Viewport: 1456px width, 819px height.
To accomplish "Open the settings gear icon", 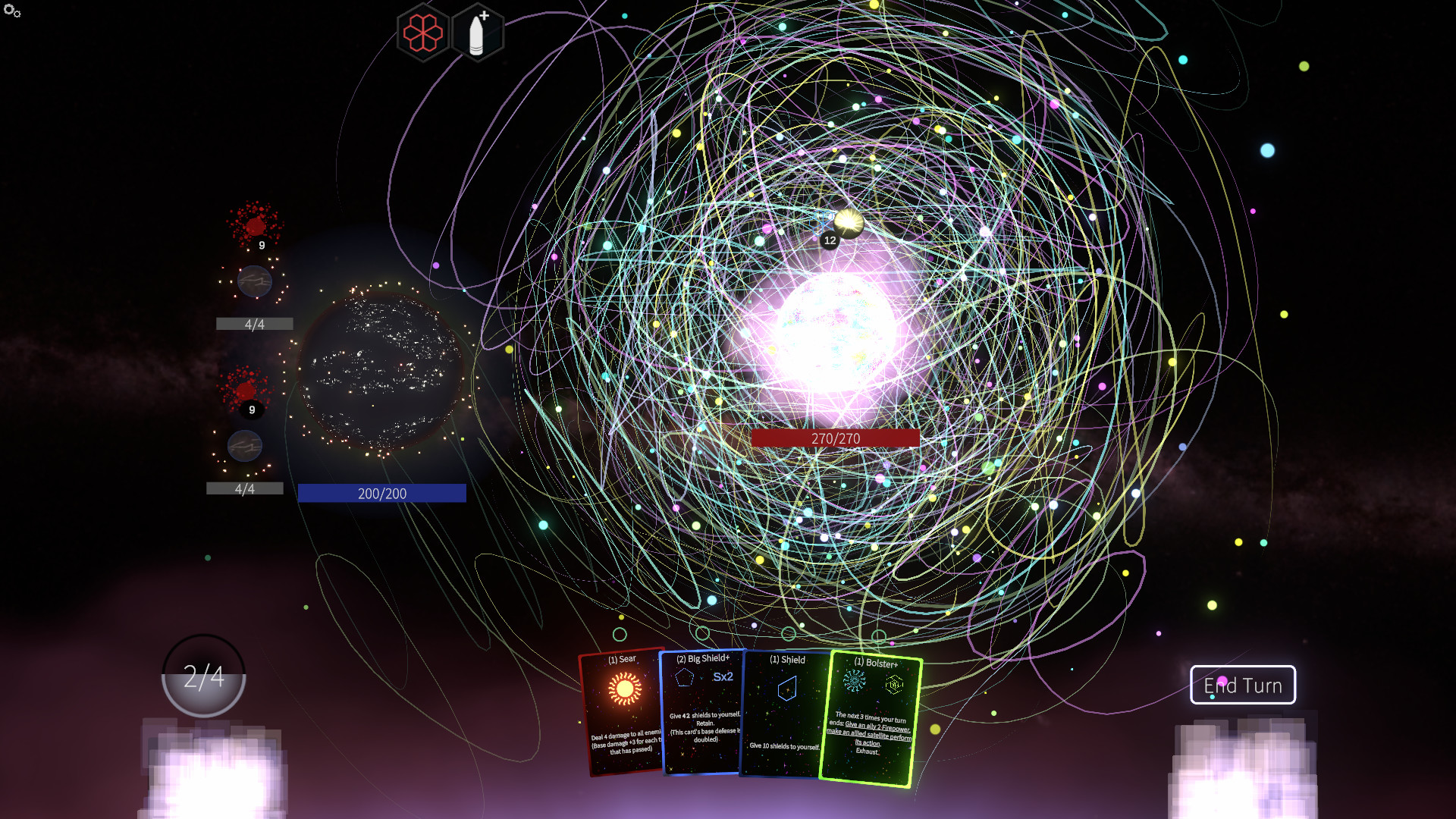I will (x=12, y=11).
